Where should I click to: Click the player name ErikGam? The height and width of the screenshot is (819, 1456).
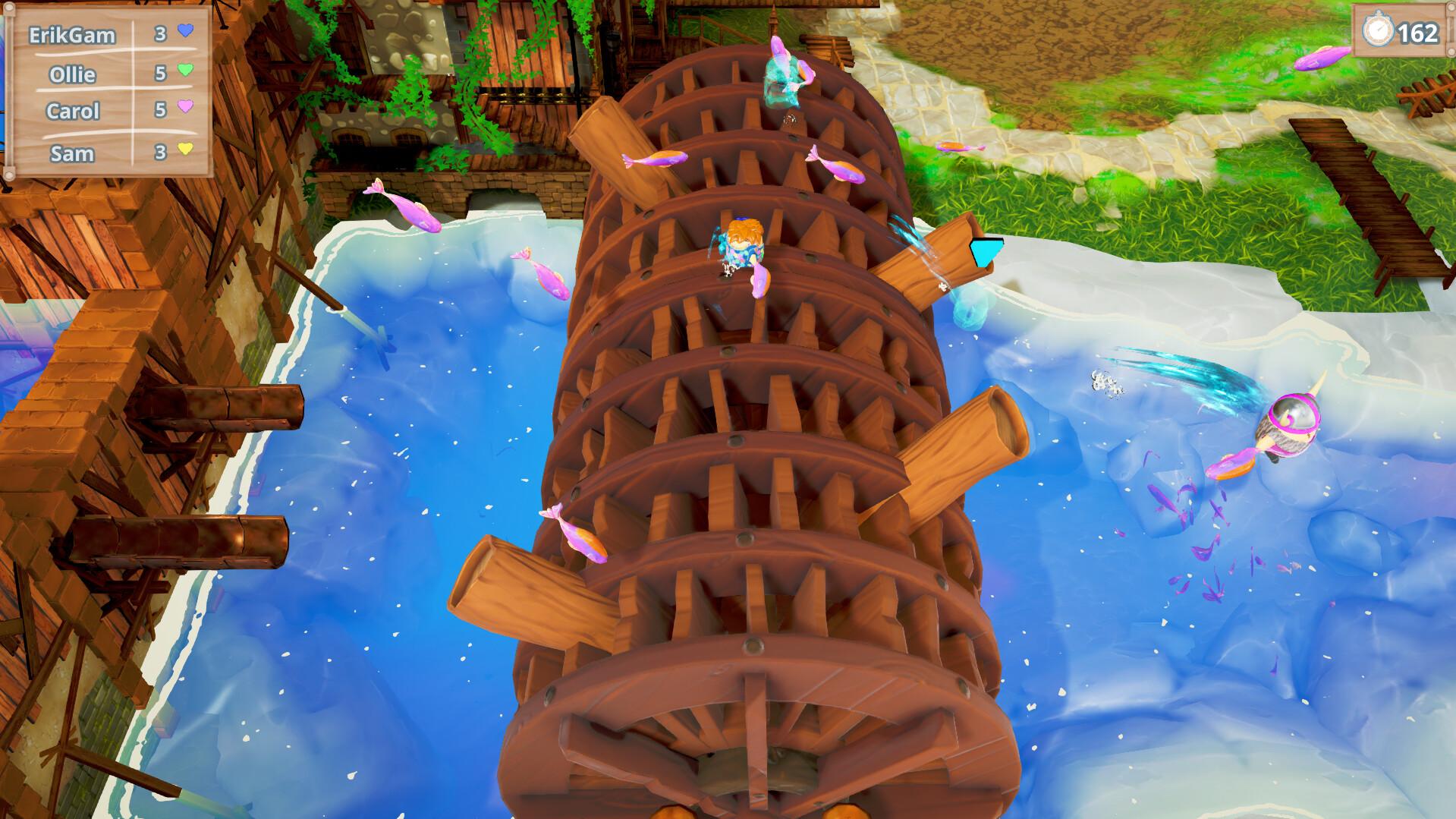tap(72, 34)
